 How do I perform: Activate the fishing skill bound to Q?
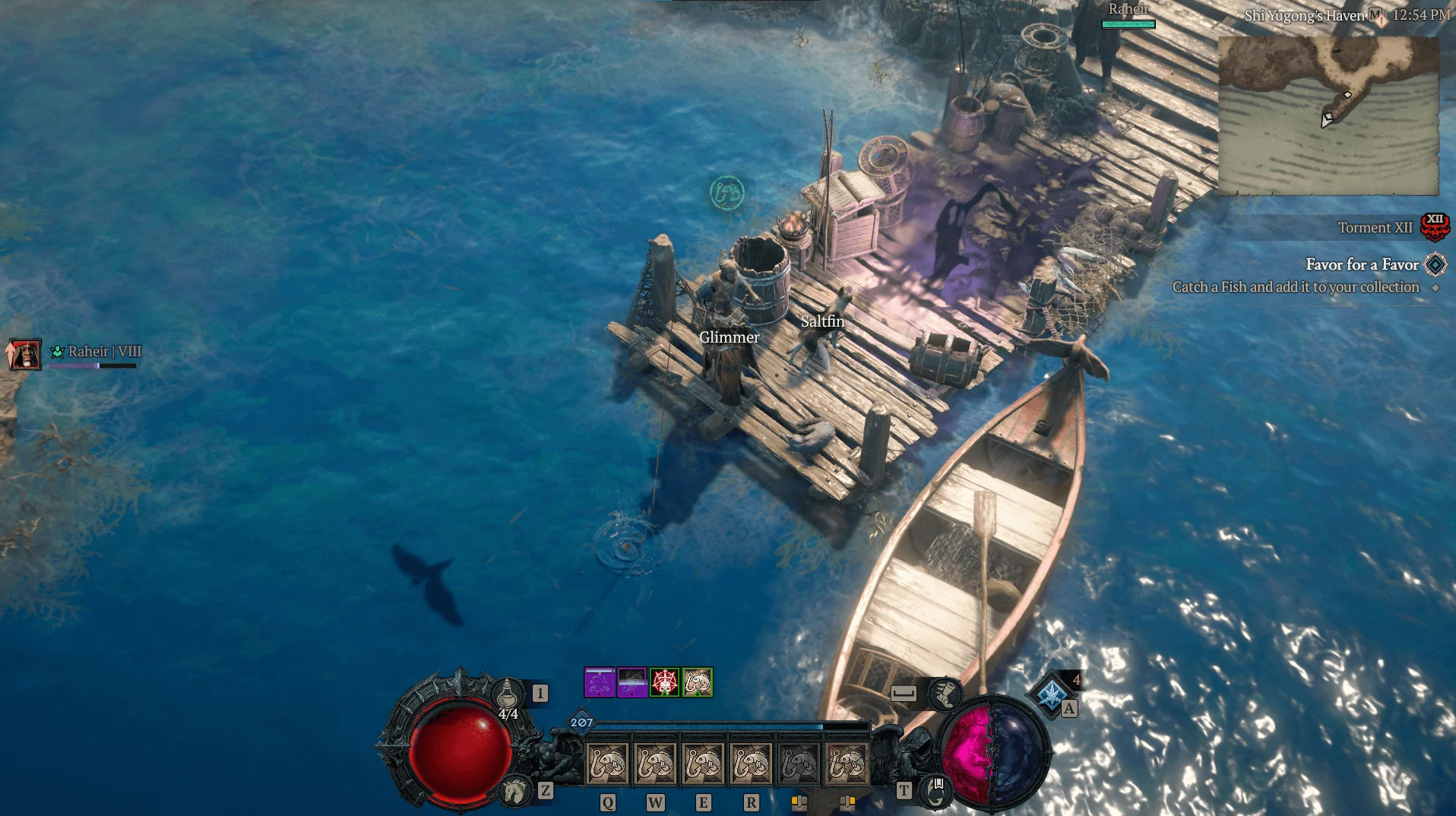[x=607, y=763]
